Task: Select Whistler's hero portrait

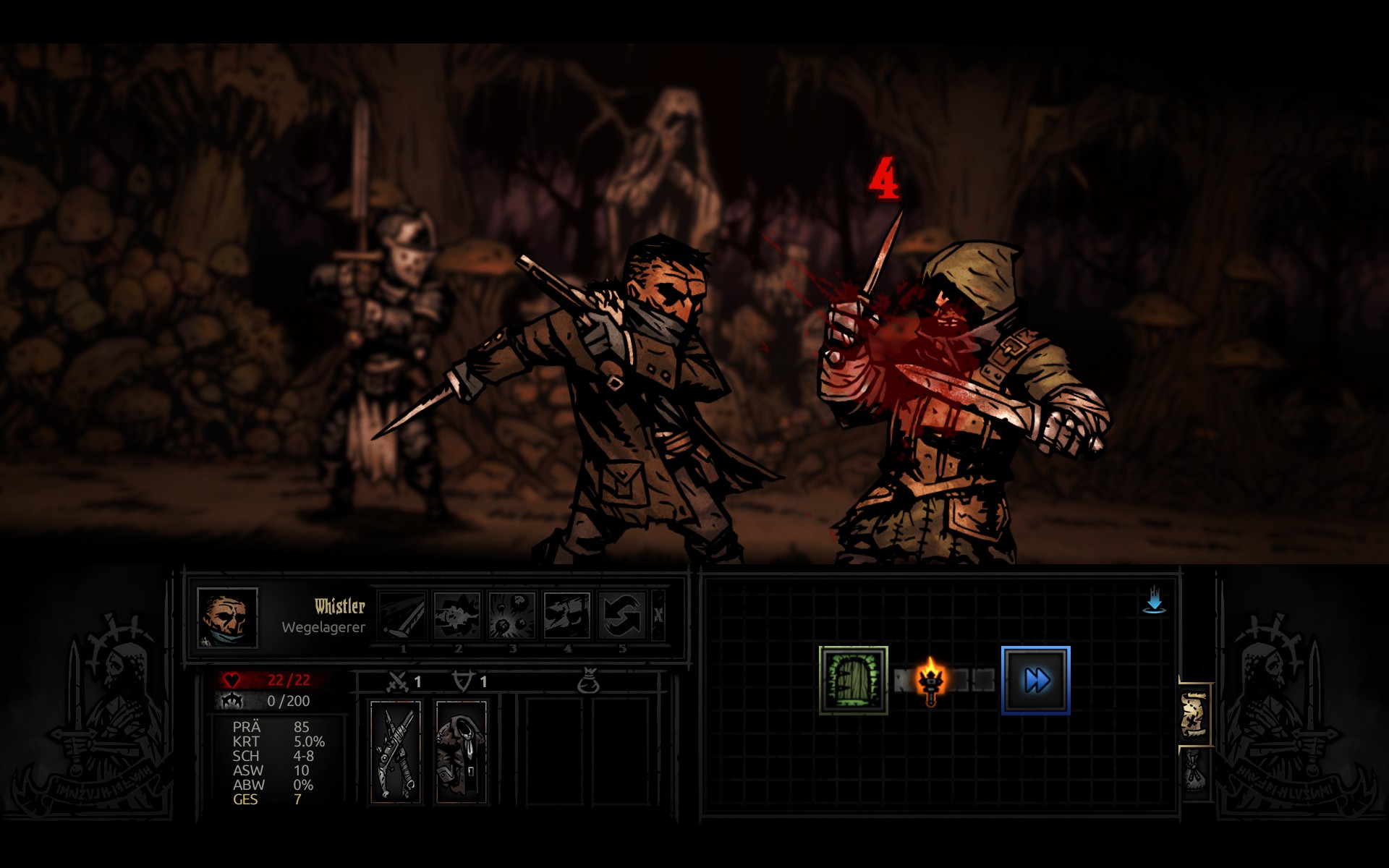Action: point(227,617)
